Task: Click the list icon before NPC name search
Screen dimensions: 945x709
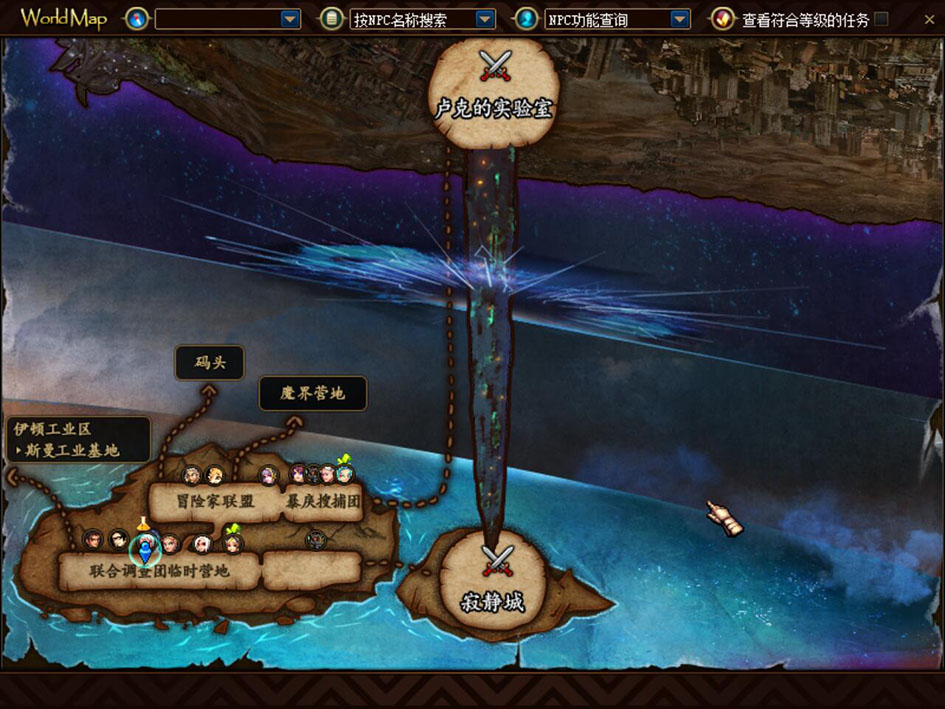Action: (331, 19)
